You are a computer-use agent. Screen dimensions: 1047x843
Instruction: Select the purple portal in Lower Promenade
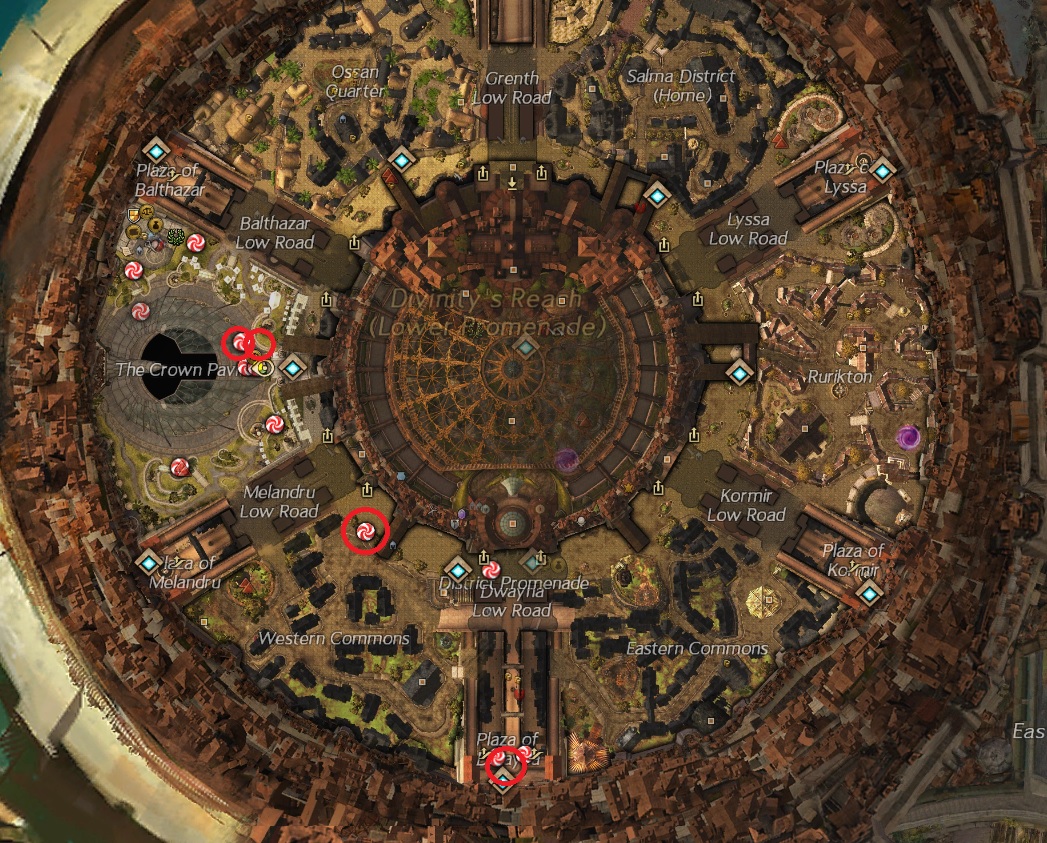[567, 460]
